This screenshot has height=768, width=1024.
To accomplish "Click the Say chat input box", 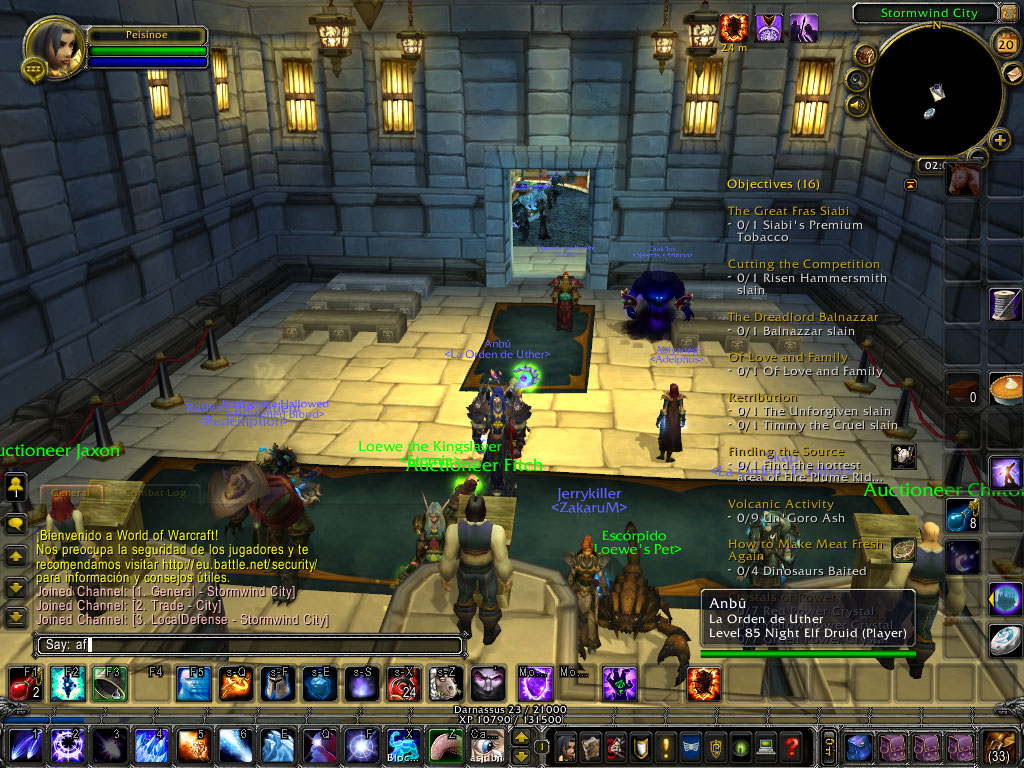I will (x=250, y=645).
